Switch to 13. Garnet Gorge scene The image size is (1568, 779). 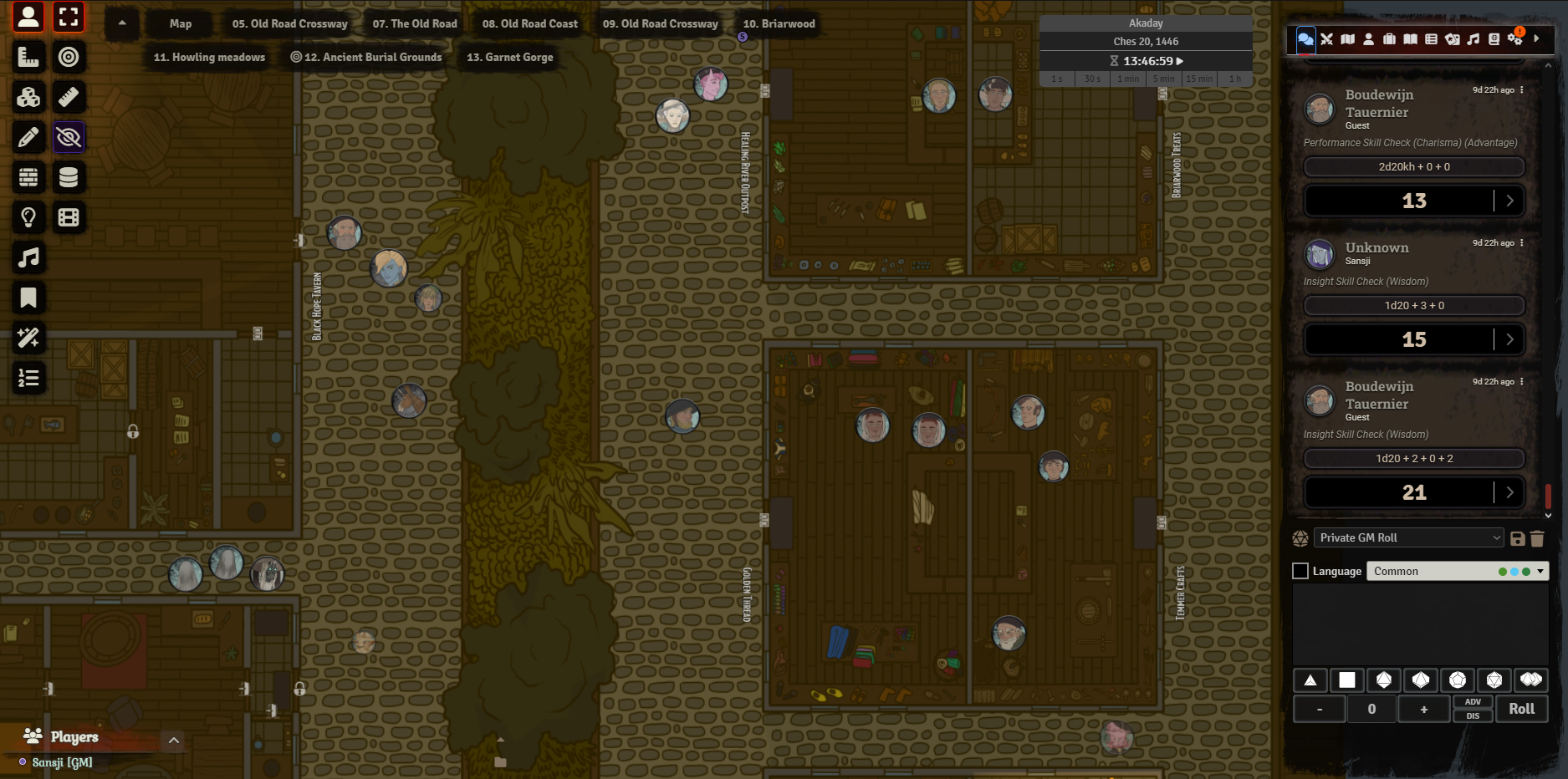pos(509,58)
